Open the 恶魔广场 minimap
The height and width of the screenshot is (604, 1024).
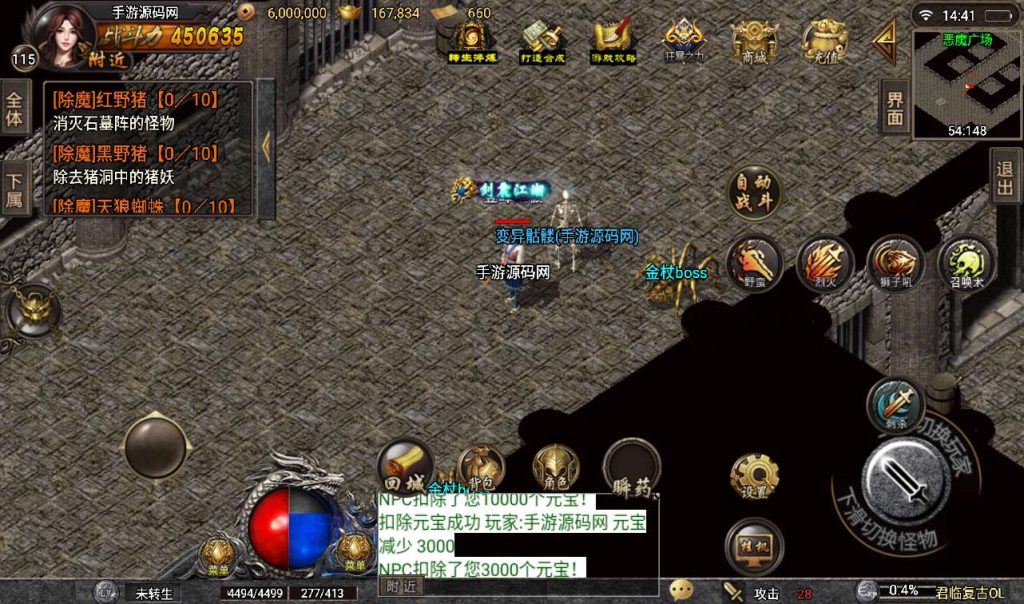(x=965, y=82)
